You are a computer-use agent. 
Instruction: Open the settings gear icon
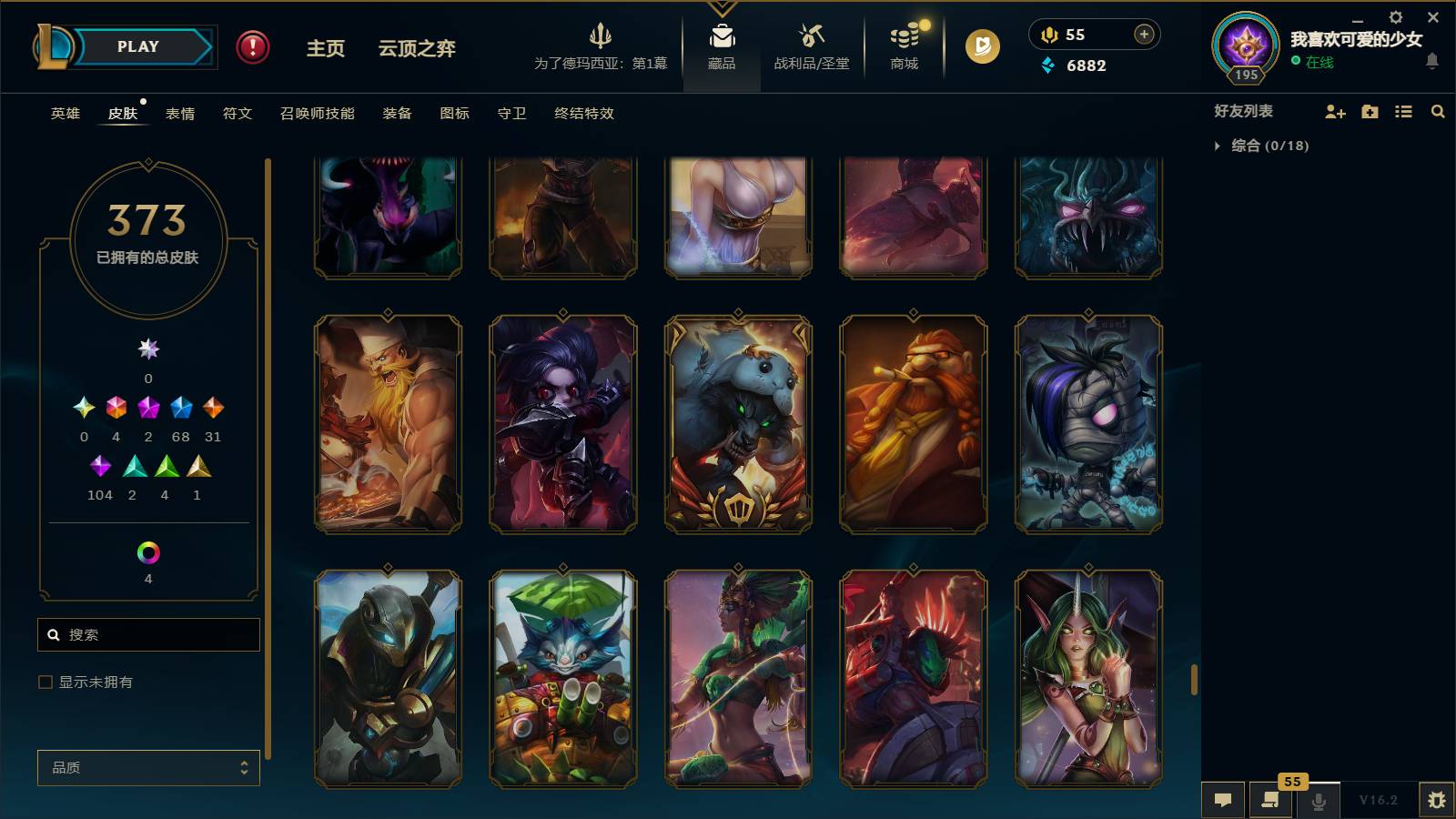[1395, 16]
